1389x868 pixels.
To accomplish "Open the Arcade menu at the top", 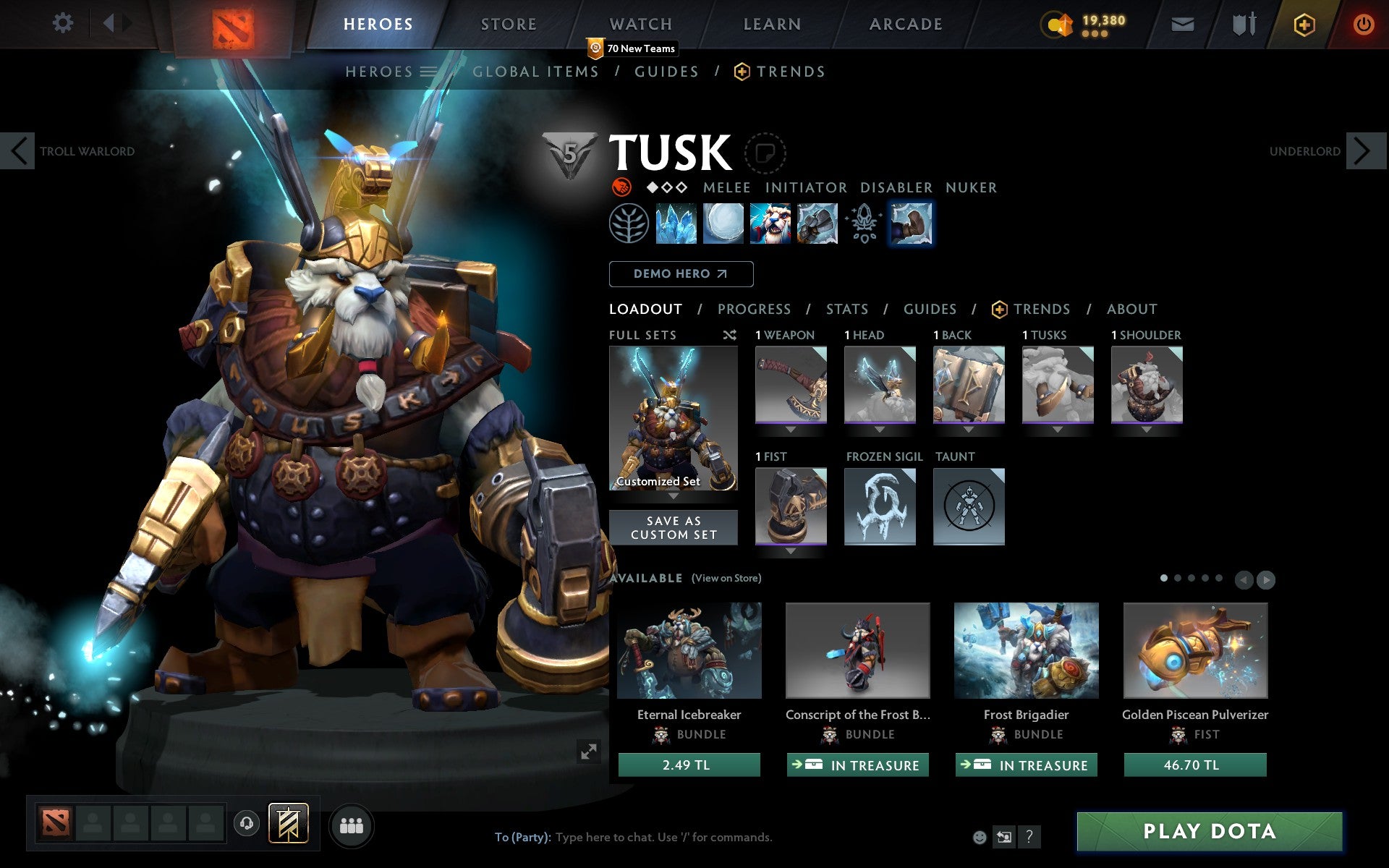I will 904,24.
